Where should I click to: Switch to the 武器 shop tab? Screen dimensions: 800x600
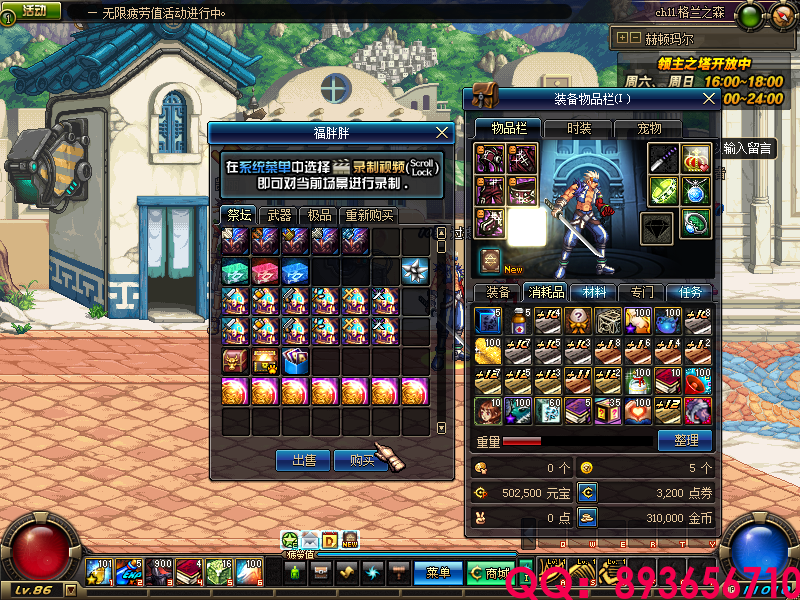pyautogui.click(x=280, y=215)
